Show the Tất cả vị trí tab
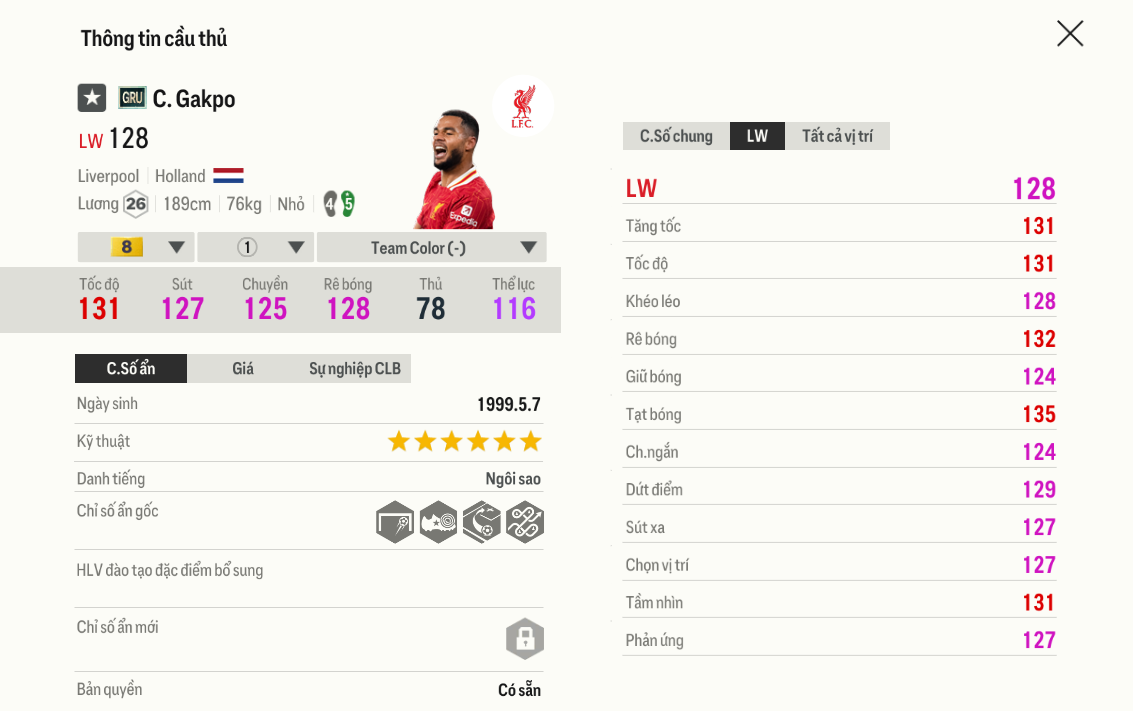The height and width of the screenshot is (711, 1133). [837, 136]
